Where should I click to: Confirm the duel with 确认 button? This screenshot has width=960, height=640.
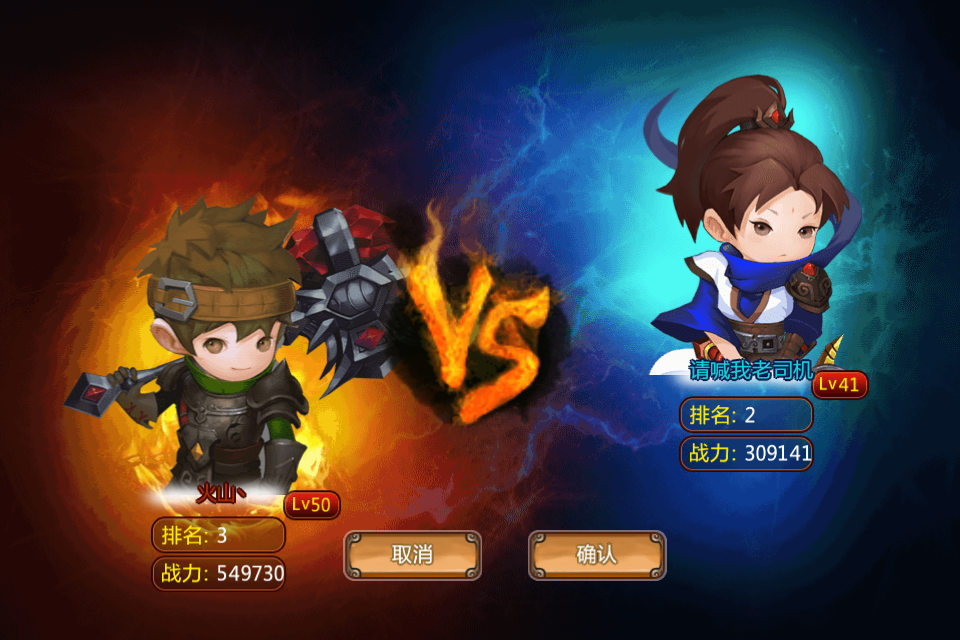click(597, 555)
